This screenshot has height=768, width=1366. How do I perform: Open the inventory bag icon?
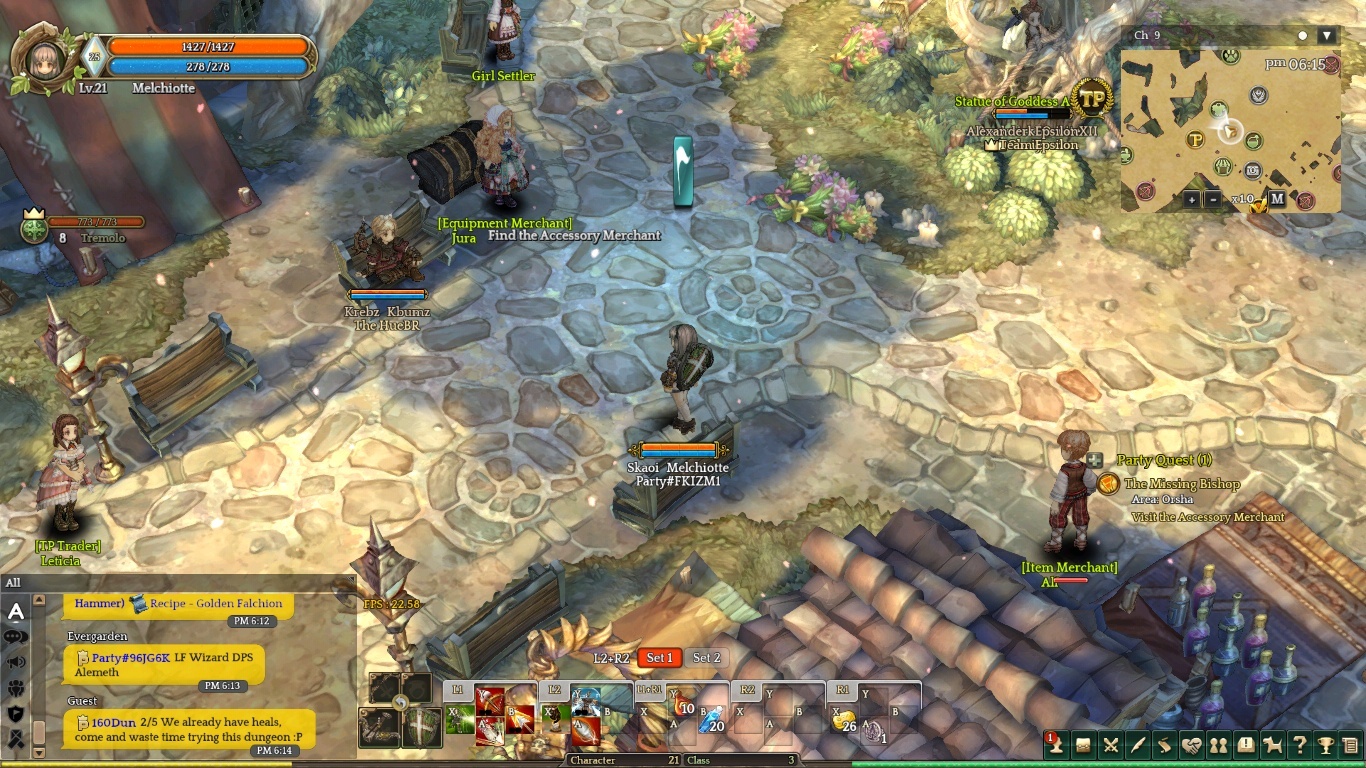1084,745
